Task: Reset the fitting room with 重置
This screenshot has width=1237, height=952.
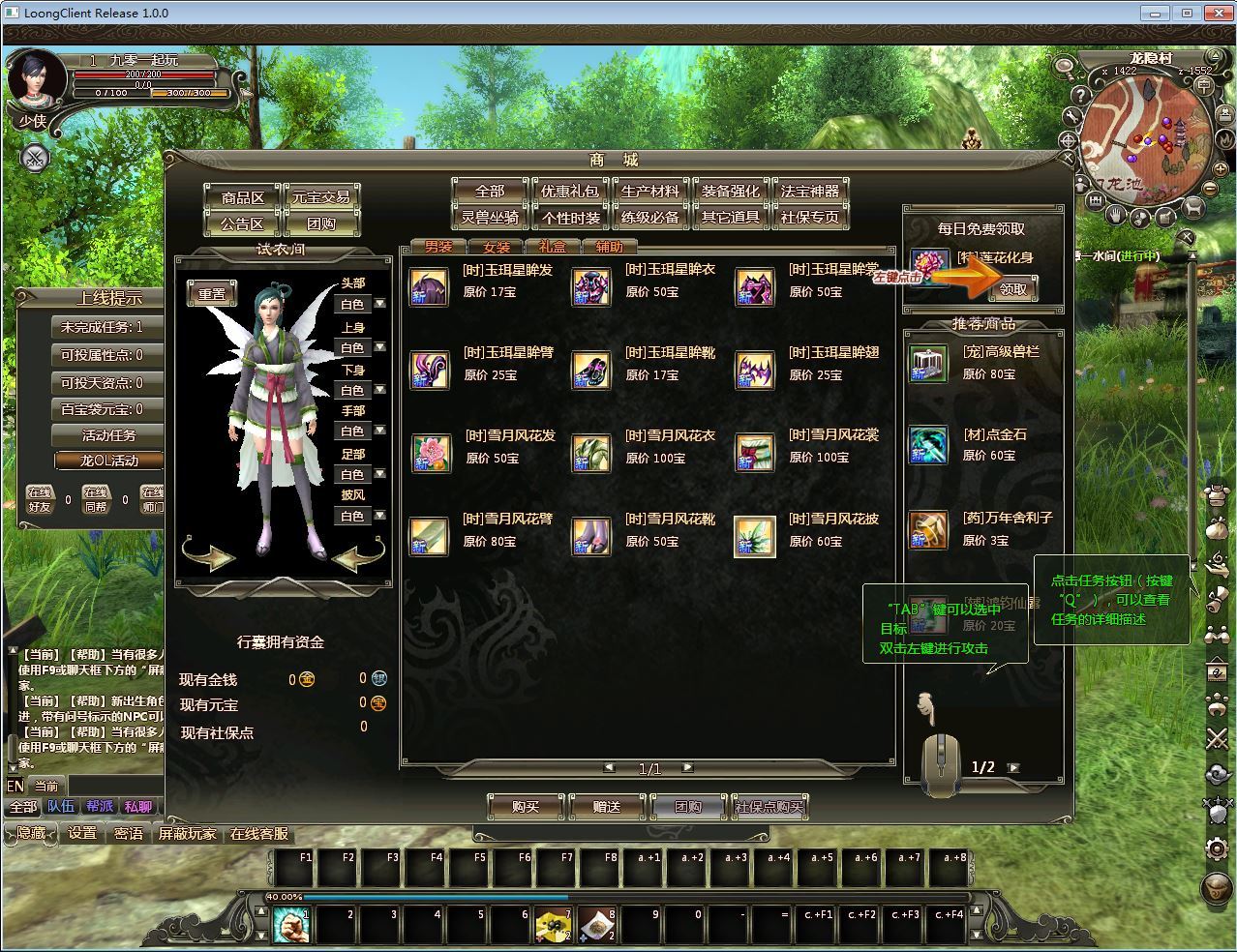Action: pos(212,294)
